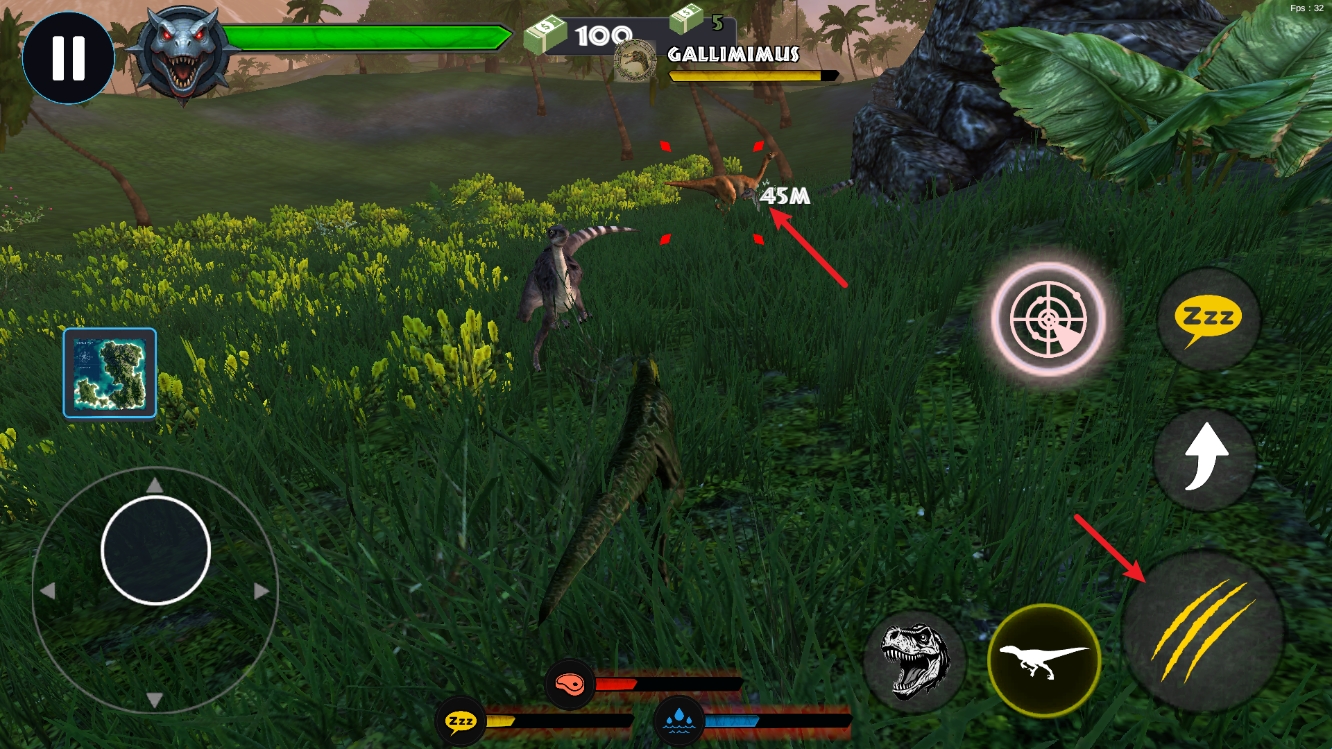Tap the Zzz sleep button

[x=1208, y=320]
